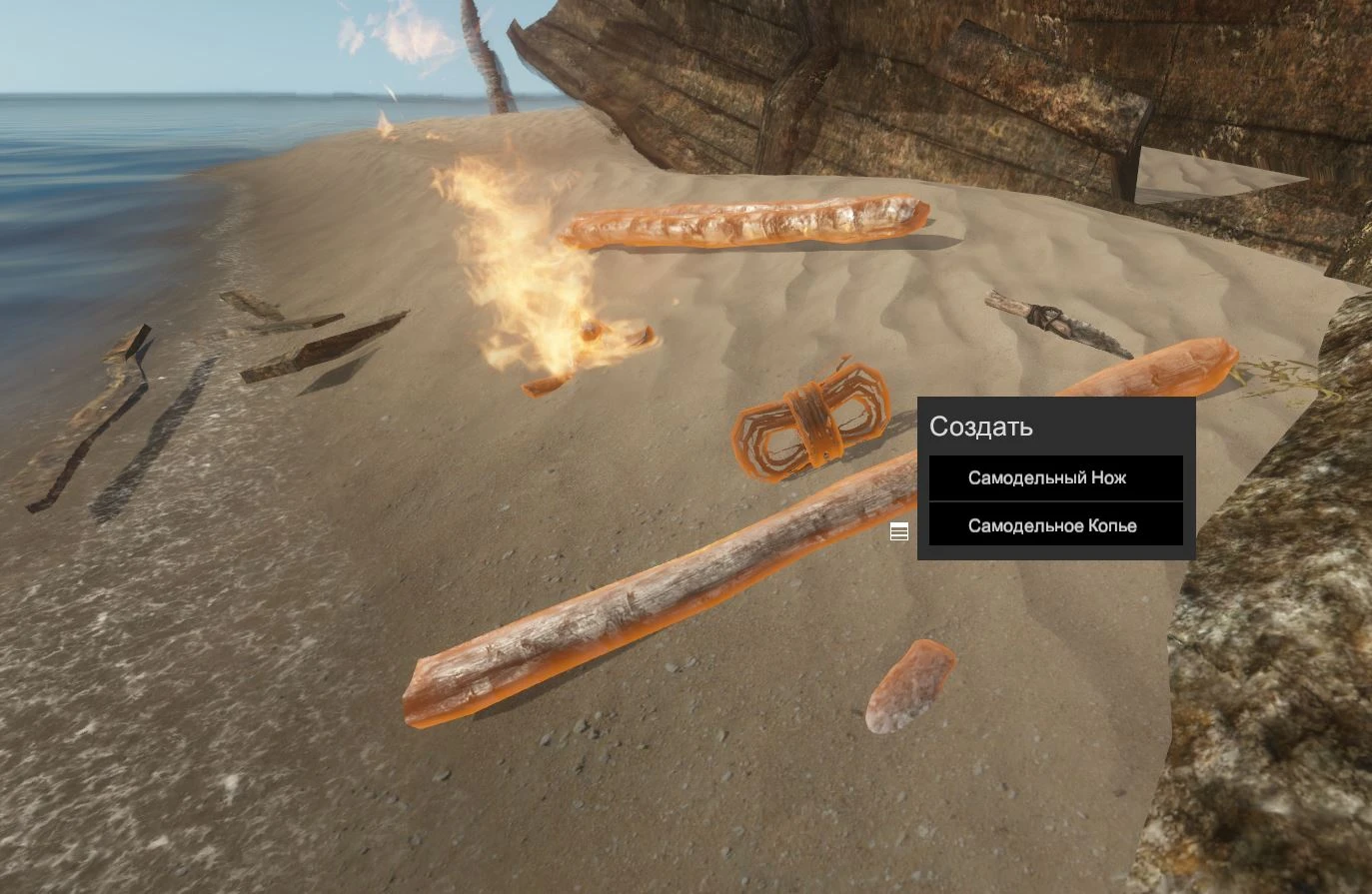Select the highlighted lashing coil

(x=811, y=425)
